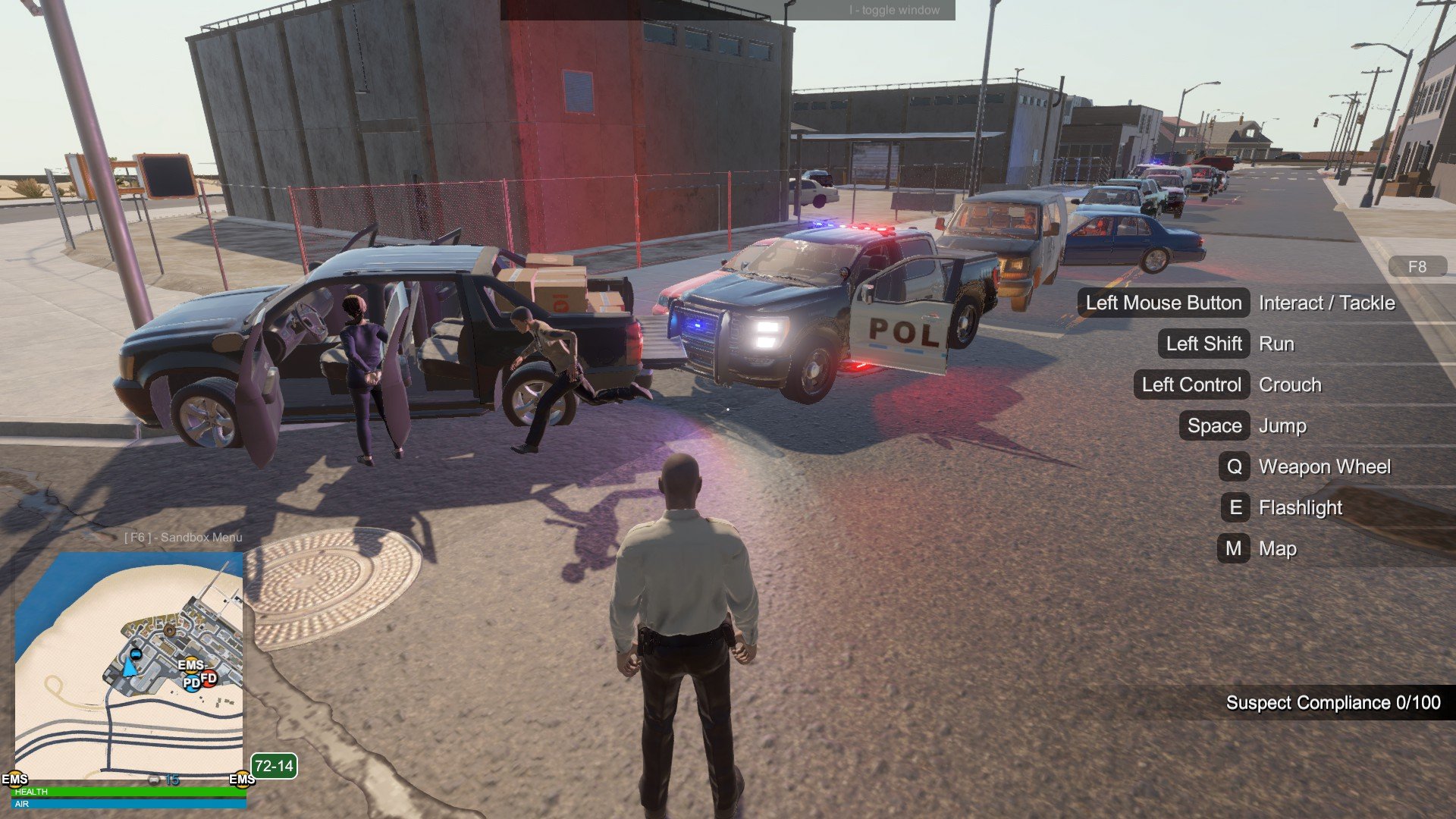Click the EMS marker beside the PD marker
1456x819 pixels.
point(191,665)
